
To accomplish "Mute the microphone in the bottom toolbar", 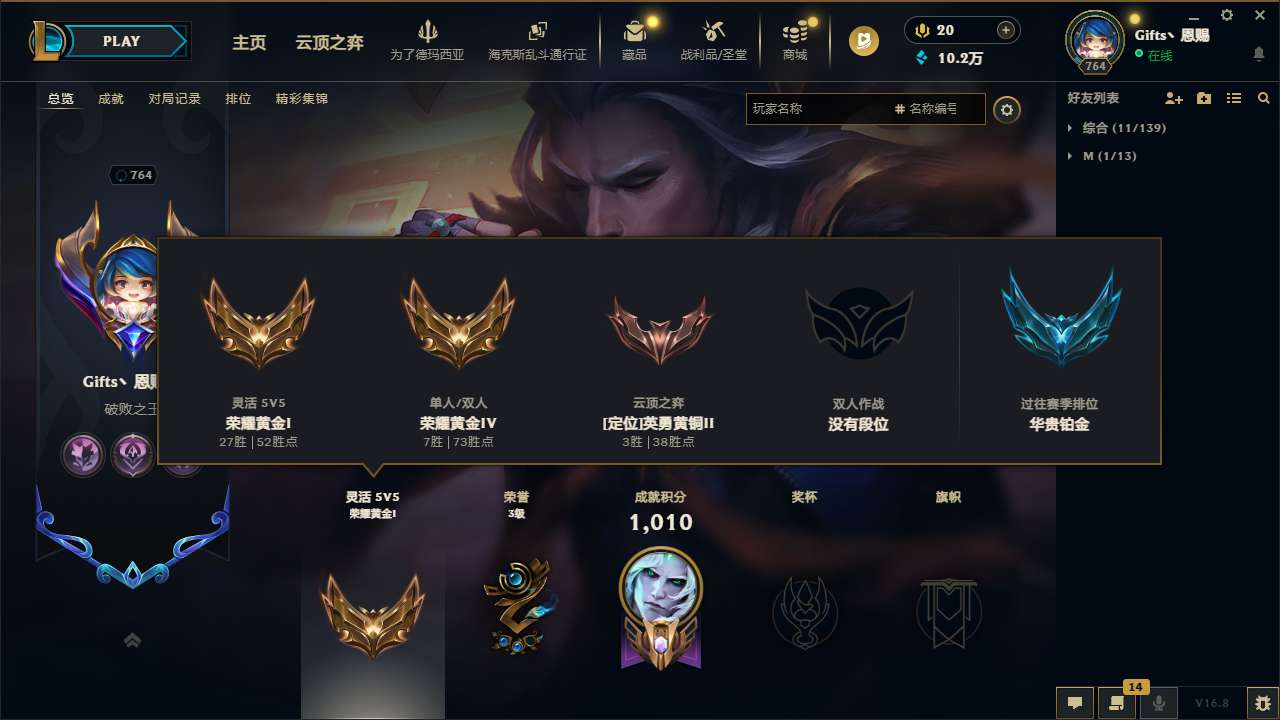I will [1159, 703].
